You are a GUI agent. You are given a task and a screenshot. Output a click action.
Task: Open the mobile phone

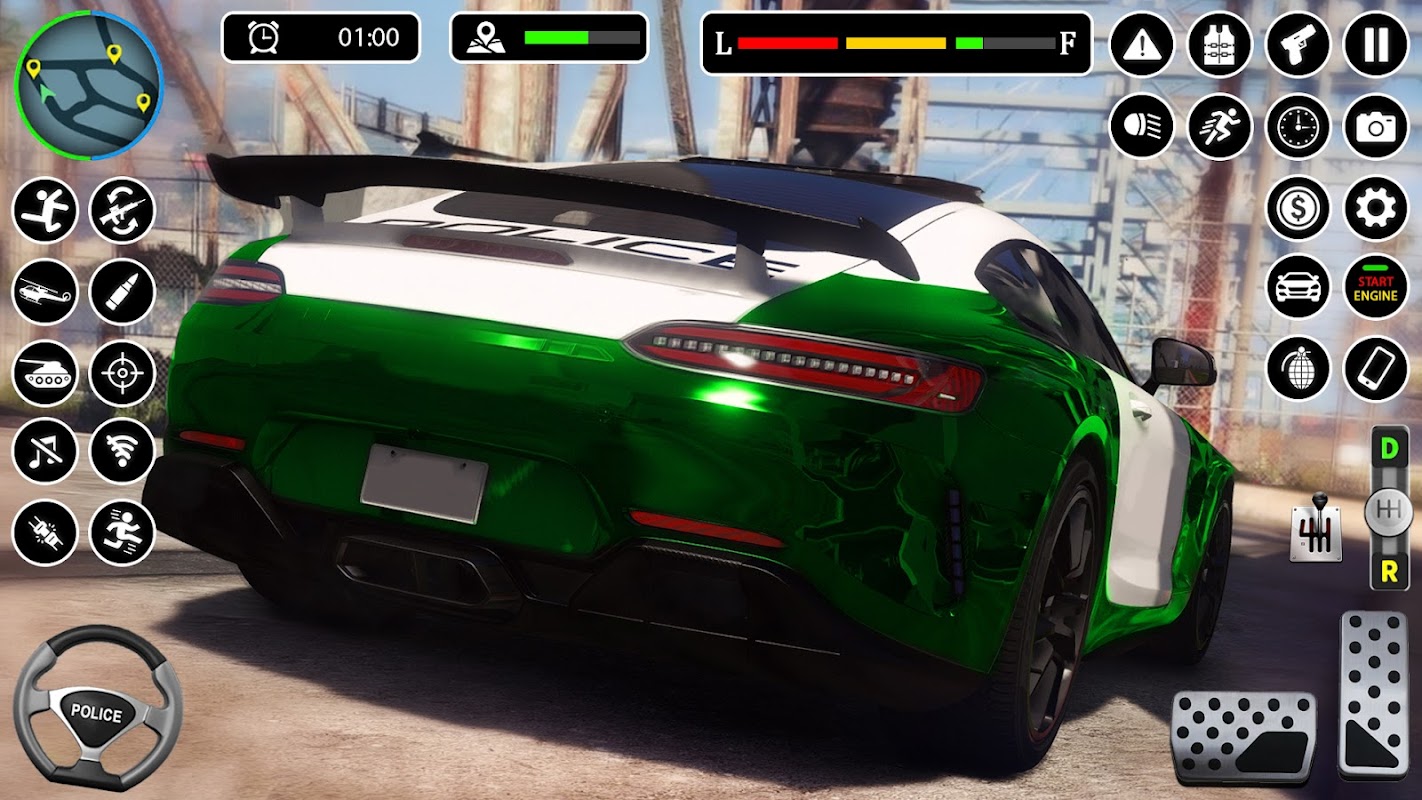(1376, 369)
